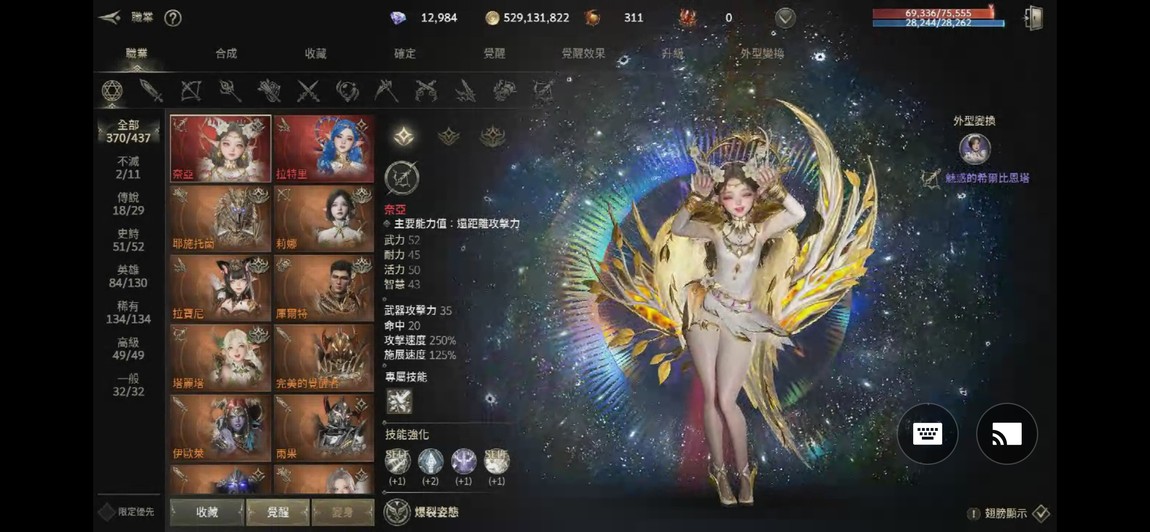Toggle the 指定優先 checkbox
The width and height of the screenshot is (1150, 532).
tap(107, 512)
